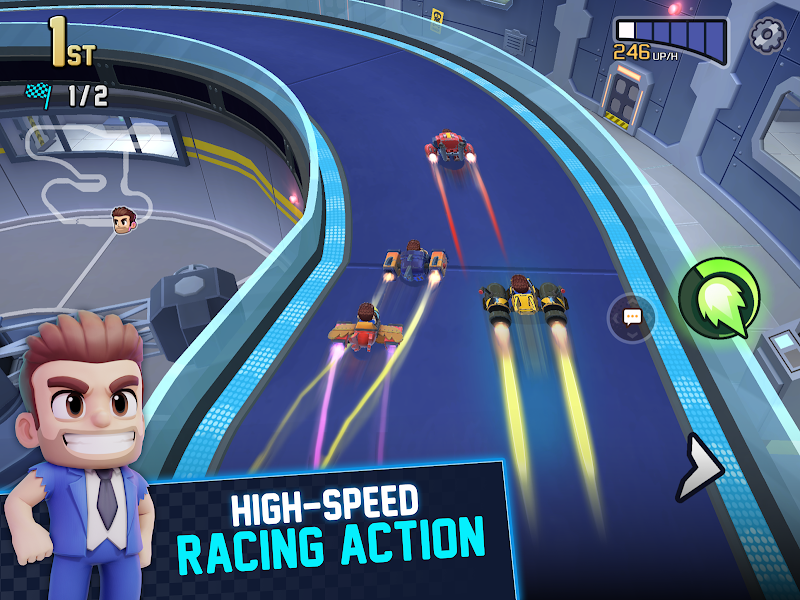This screenshot has height=600, width=800.
Task: Activate the green boost ability button
Action: click(719, 297)
